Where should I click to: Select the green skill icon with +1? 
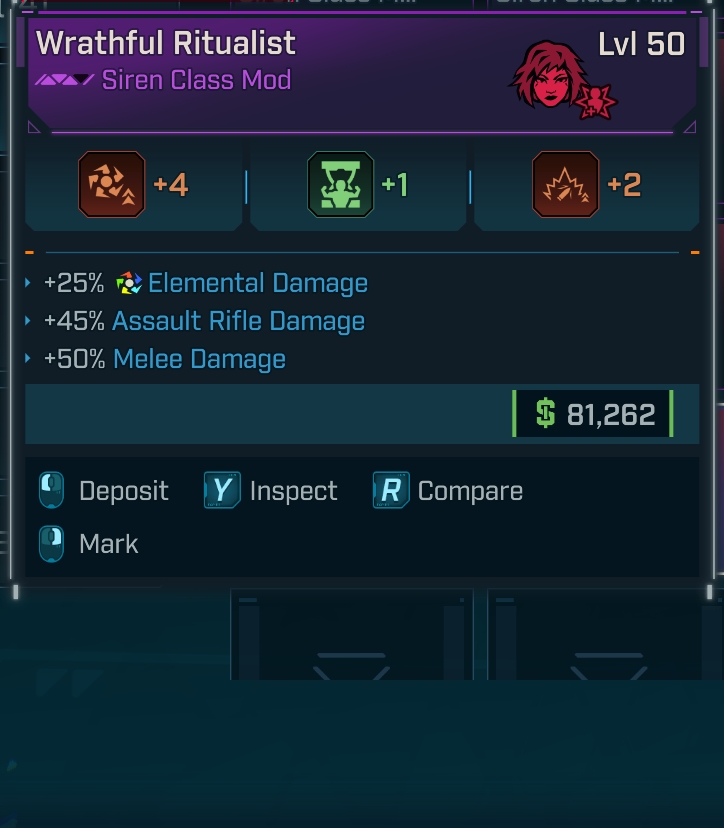(x=340, y=185)
